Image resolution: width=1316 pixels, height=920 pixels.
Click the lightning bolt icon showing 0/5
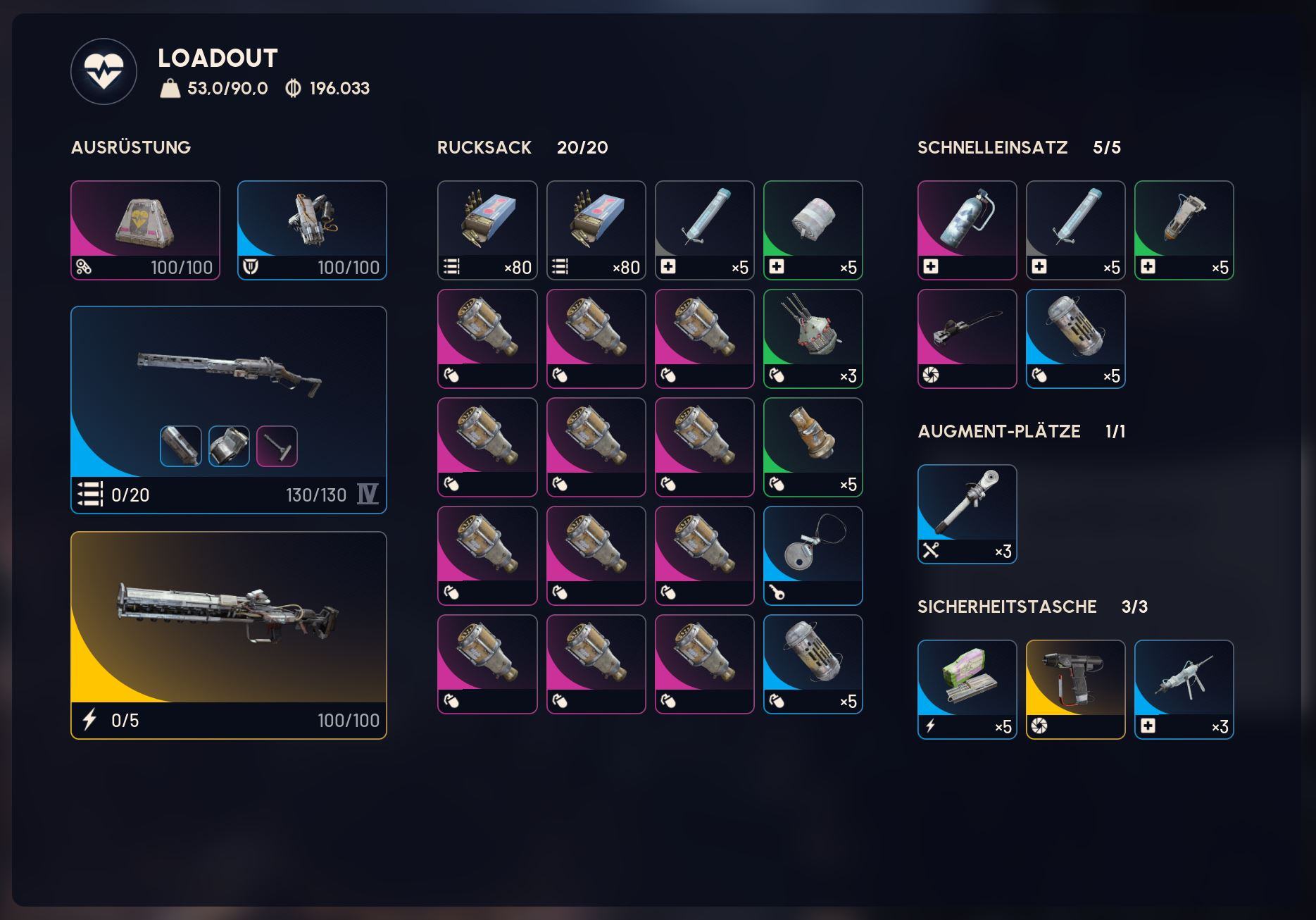88,720
